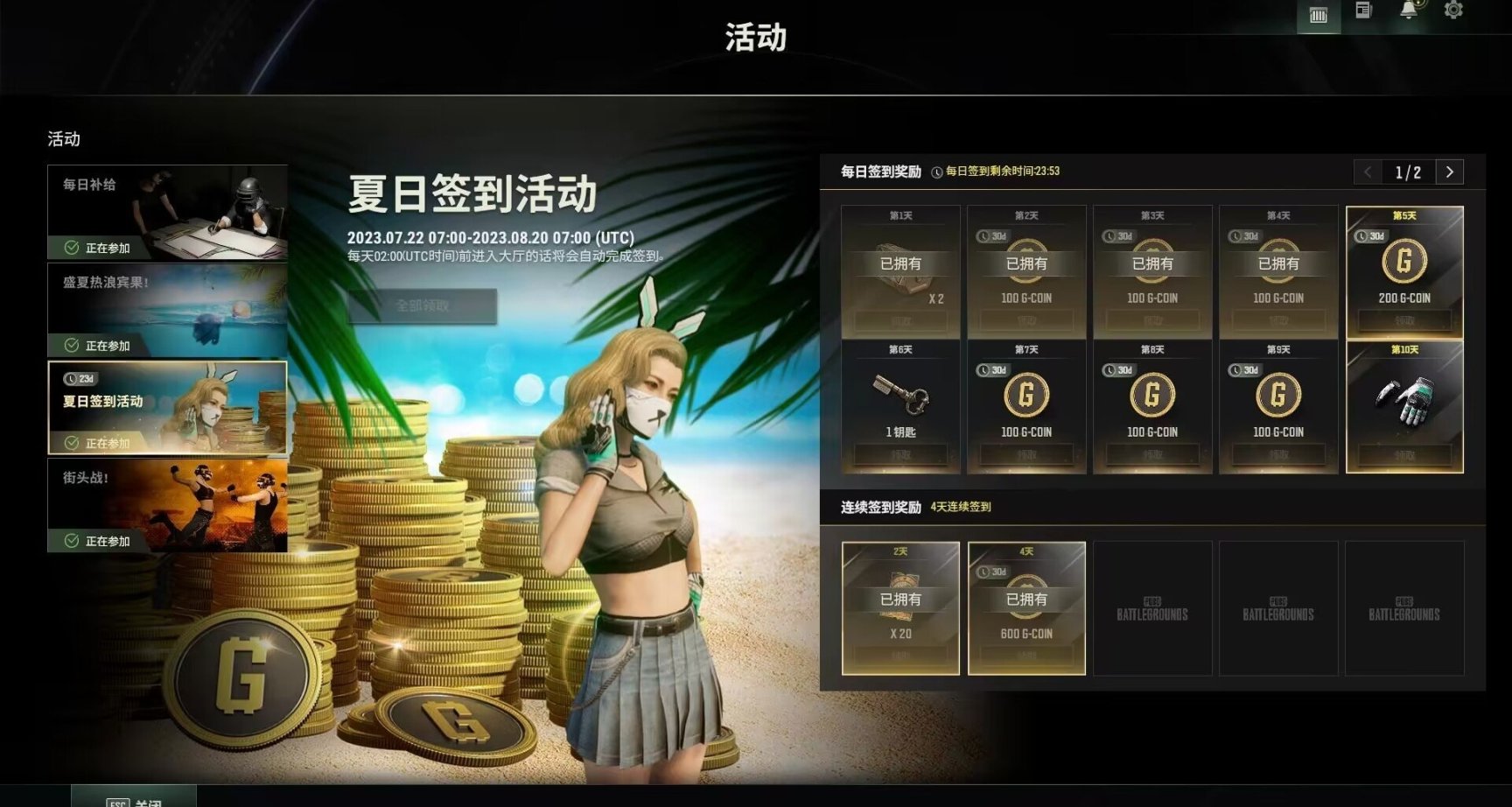Go to next rewards page with right arrow
Viewport: 1512px width, 807px height.
point(1451,172)
